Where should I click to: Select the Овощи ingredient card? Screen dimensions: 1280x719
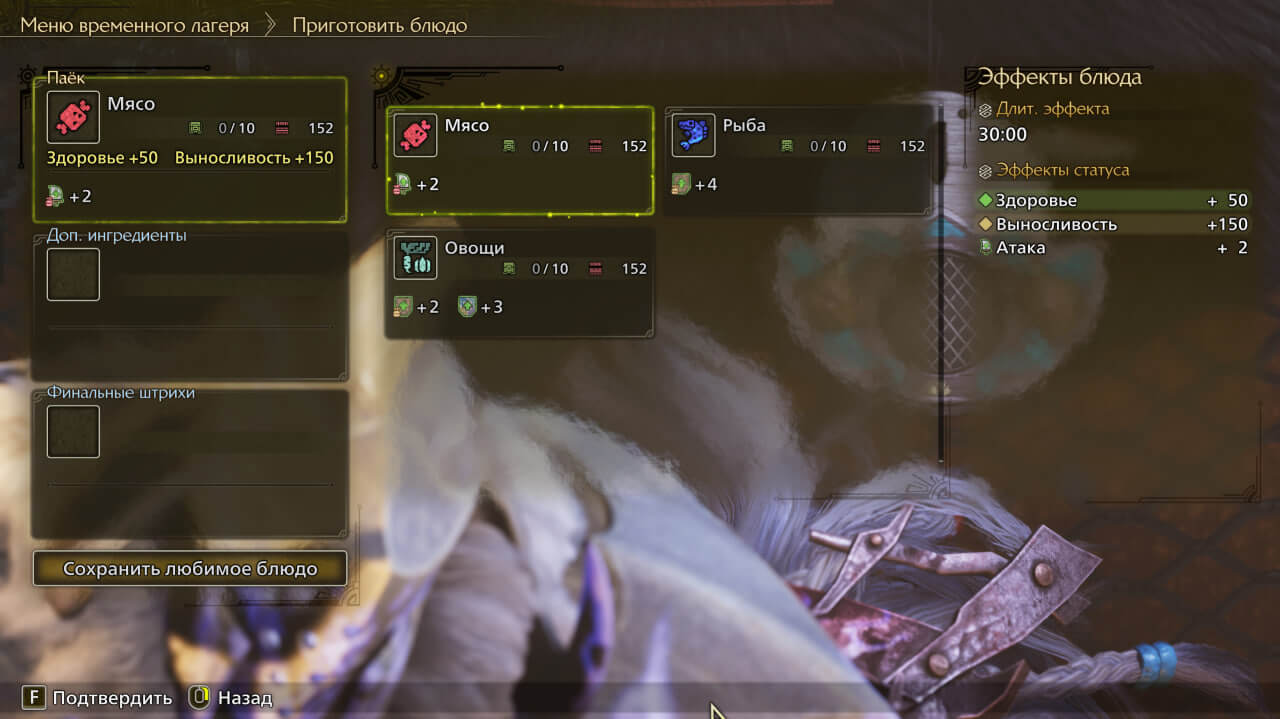tap(520, 283)
